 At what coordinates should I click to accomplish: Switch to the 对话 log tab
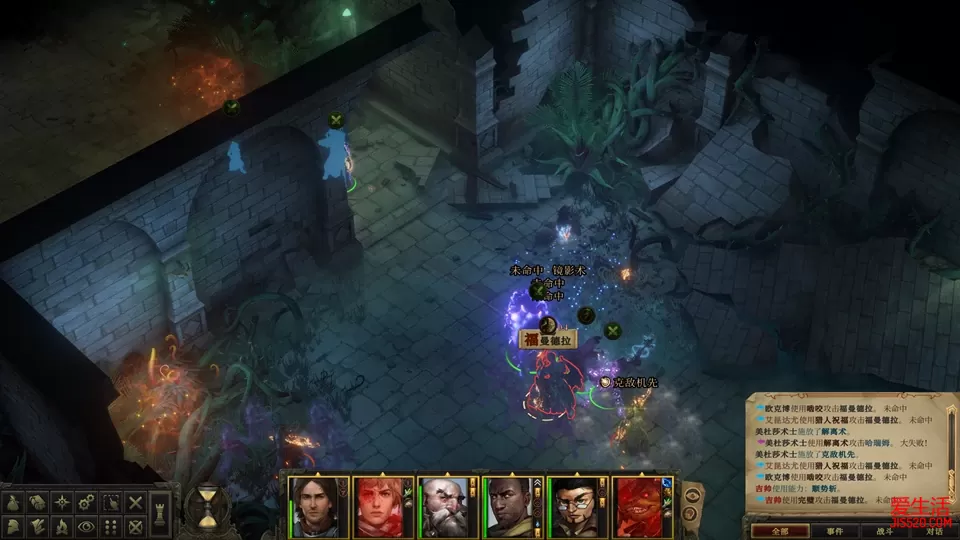click(x=932, y=531)
